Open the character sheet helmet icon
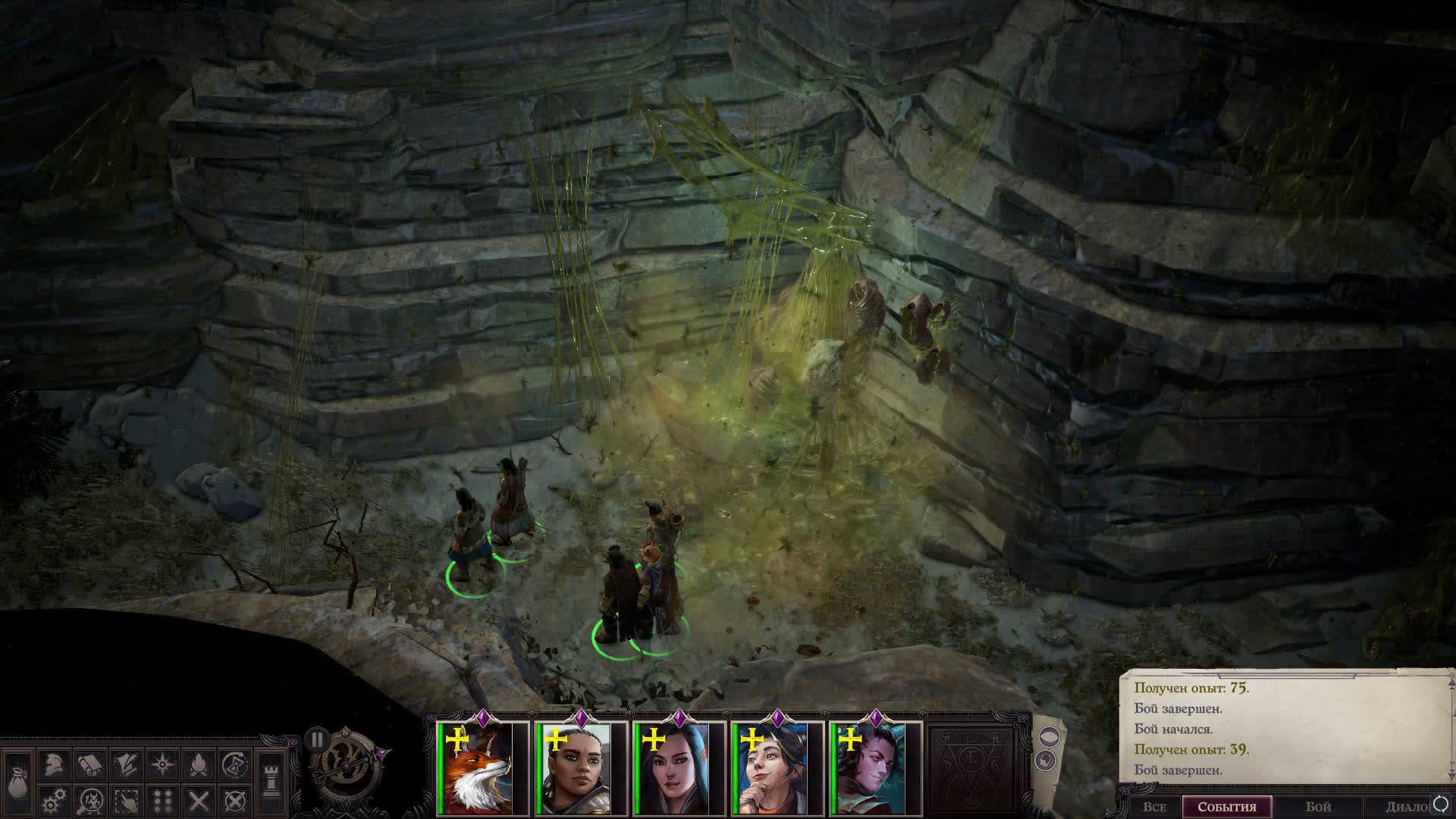Viewport: 1456px width, 819px height. tap(52, 764)
